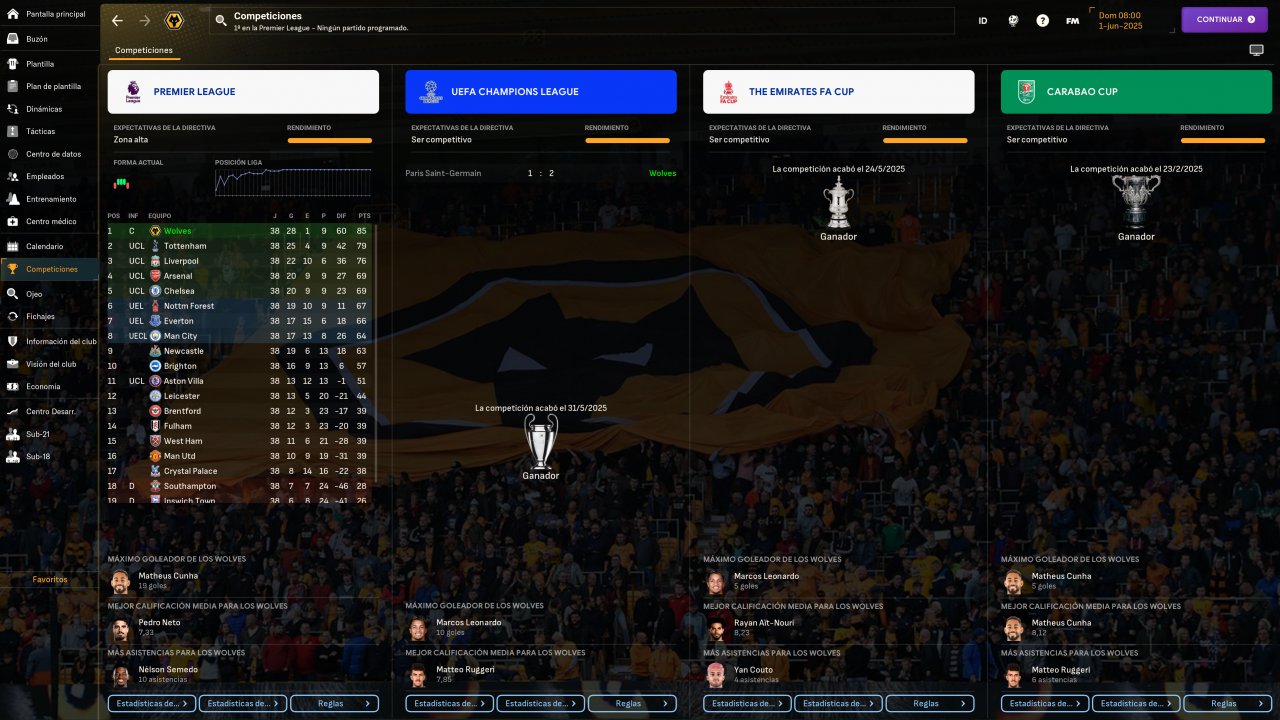Show the Economía screen
Image resolution: width=1280 pixels, height=720 pixels.
(43, 386)
